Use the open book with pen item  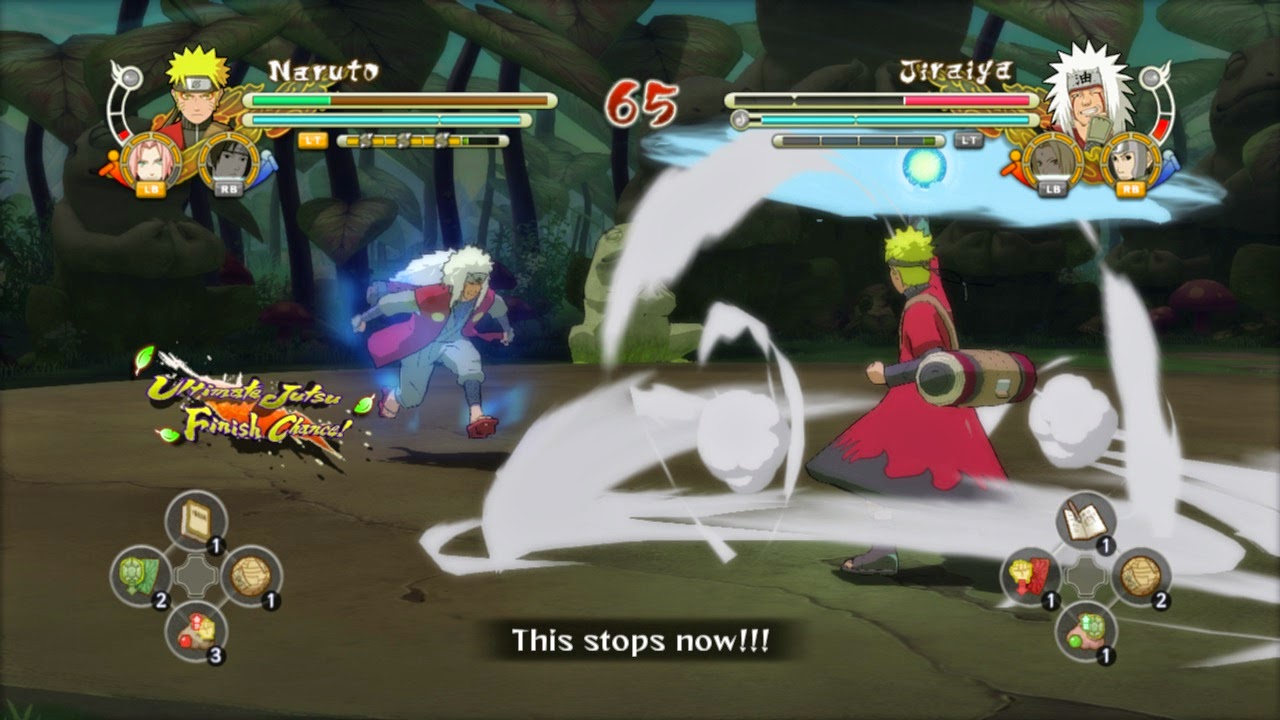(x=1085, y=521)
